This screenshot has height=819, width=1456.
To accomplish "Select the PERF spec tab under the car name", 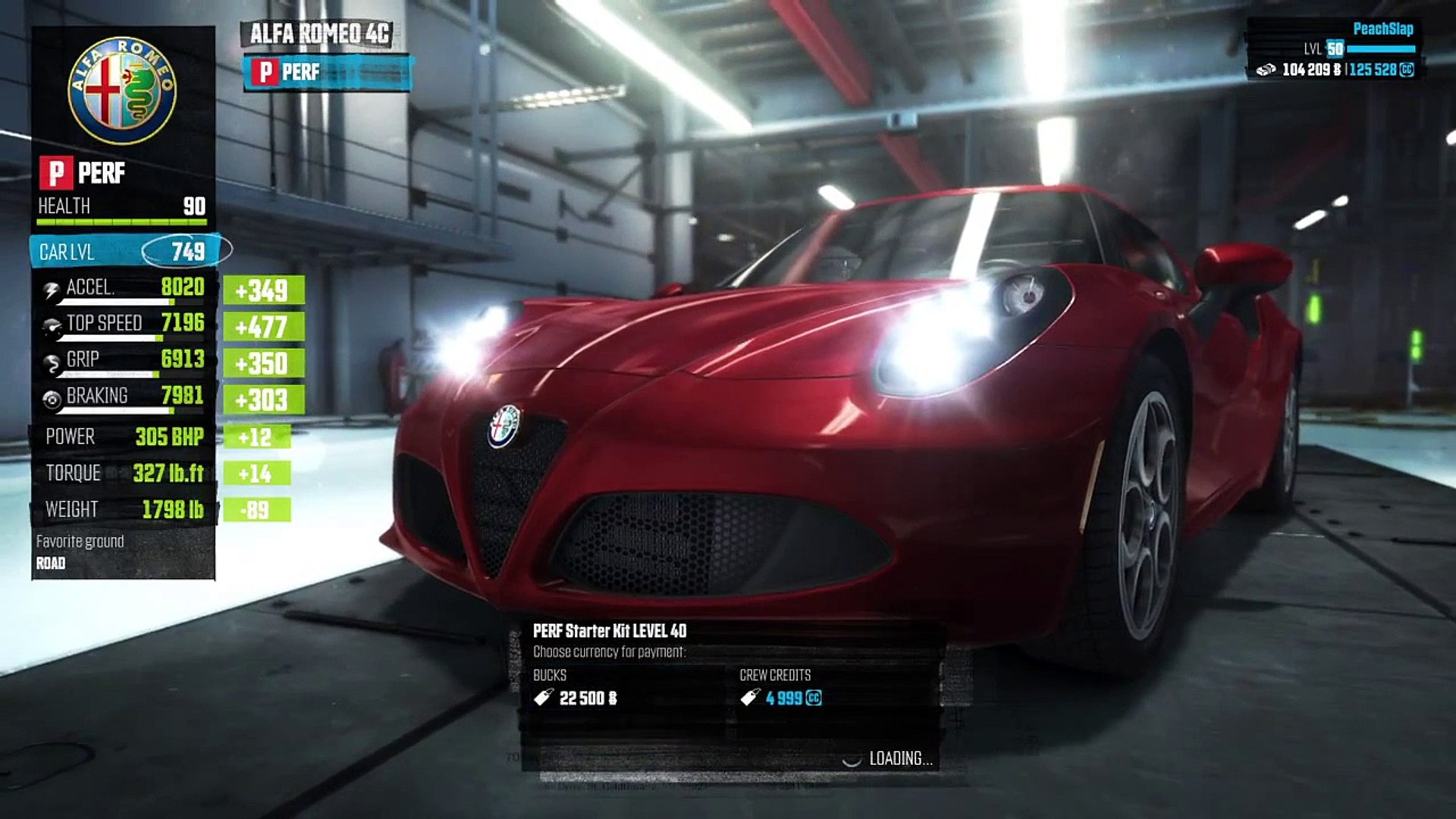I will click(x=327, y=73).
